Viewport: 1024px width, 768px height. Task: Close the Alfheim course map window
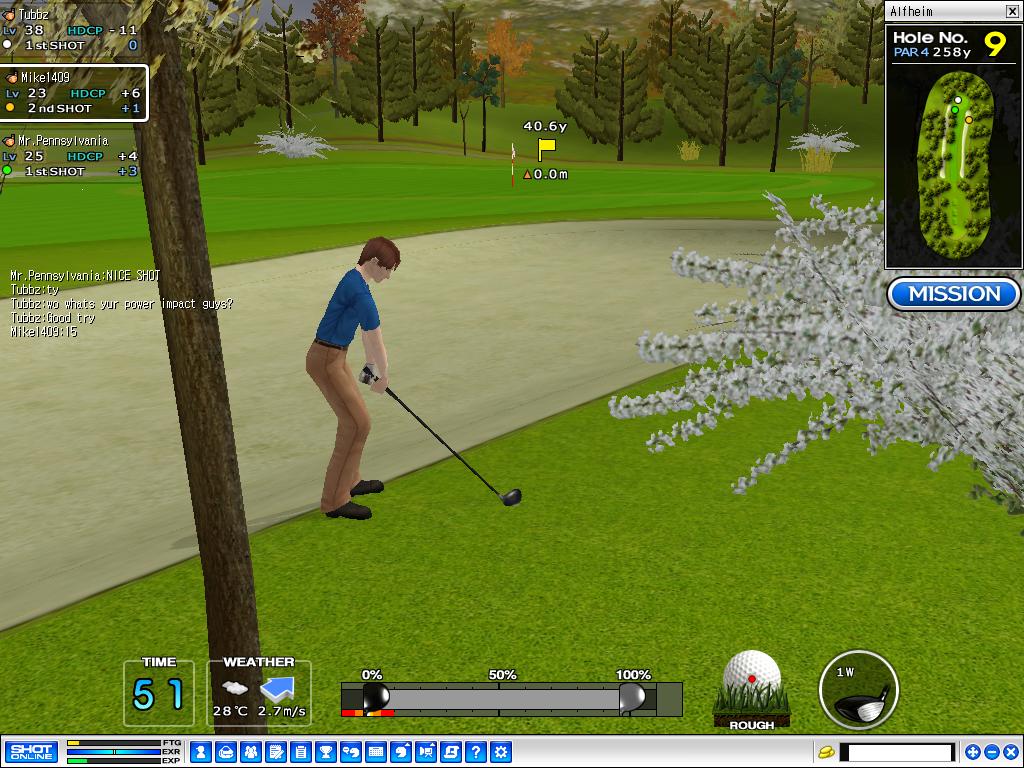tap(1012, 11)
